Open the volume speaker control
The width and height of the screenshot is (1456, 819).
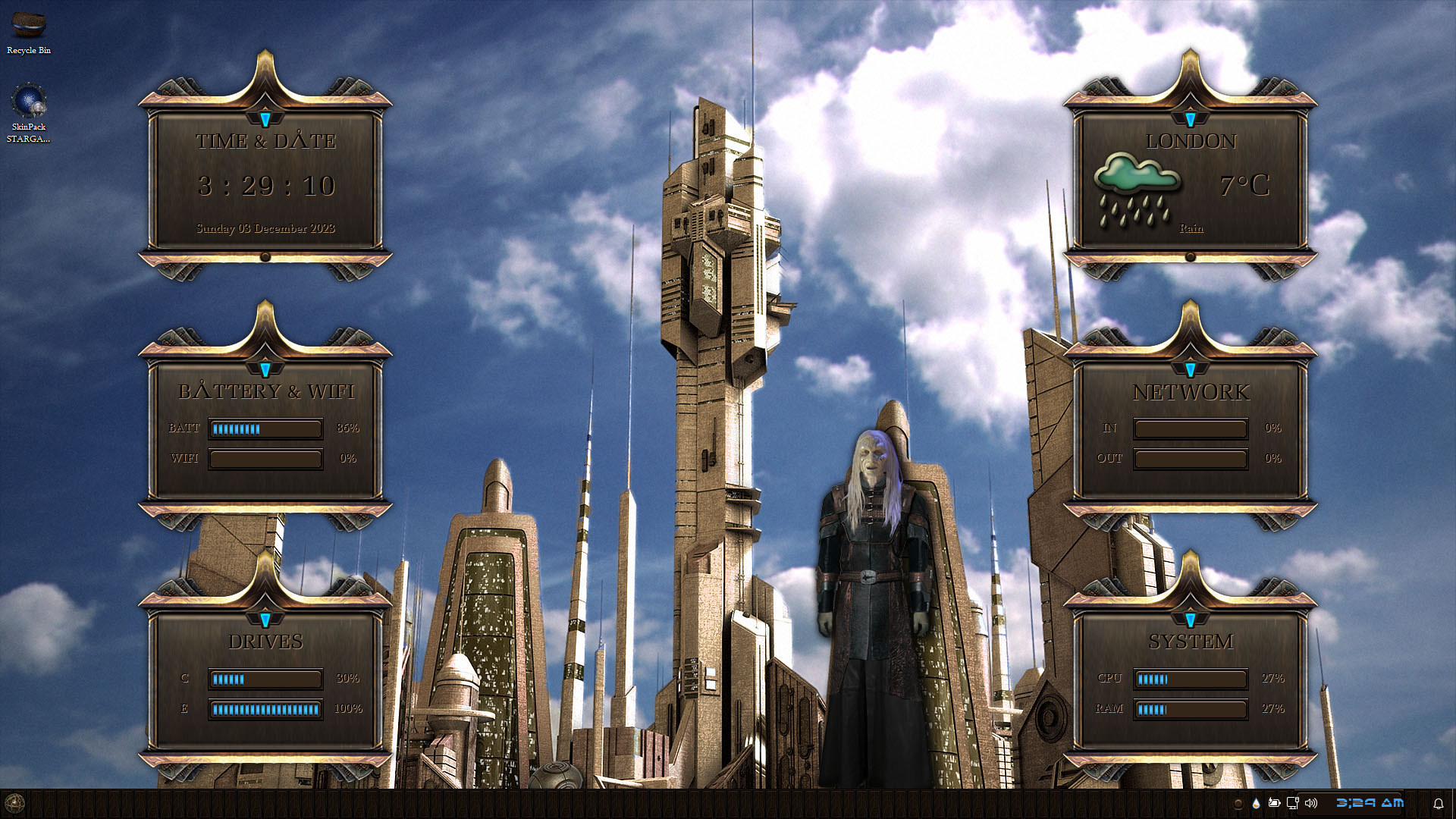click(1311, 803)
